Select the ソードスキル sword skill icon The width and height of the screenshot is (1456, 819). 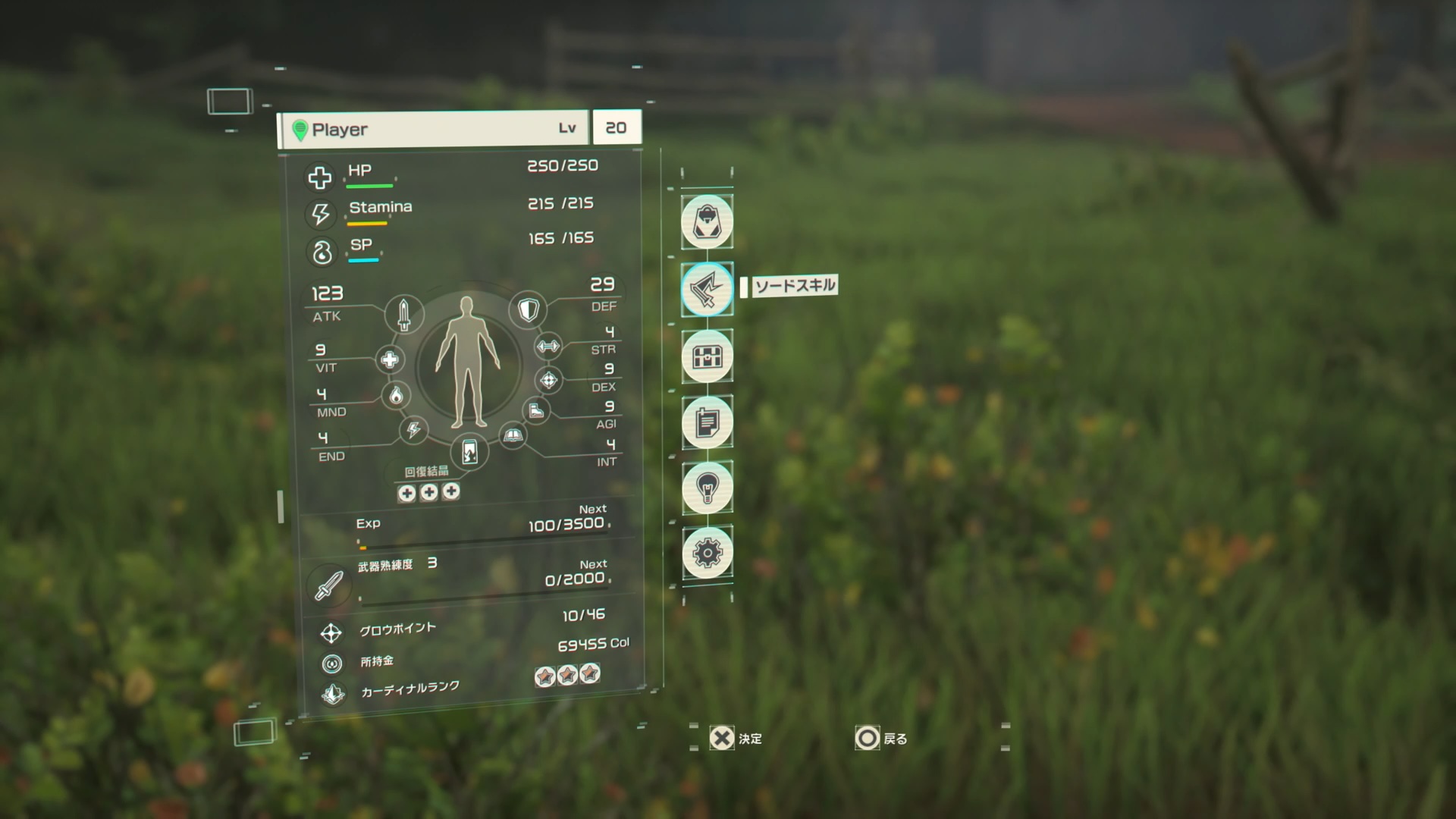pos(707,289)
